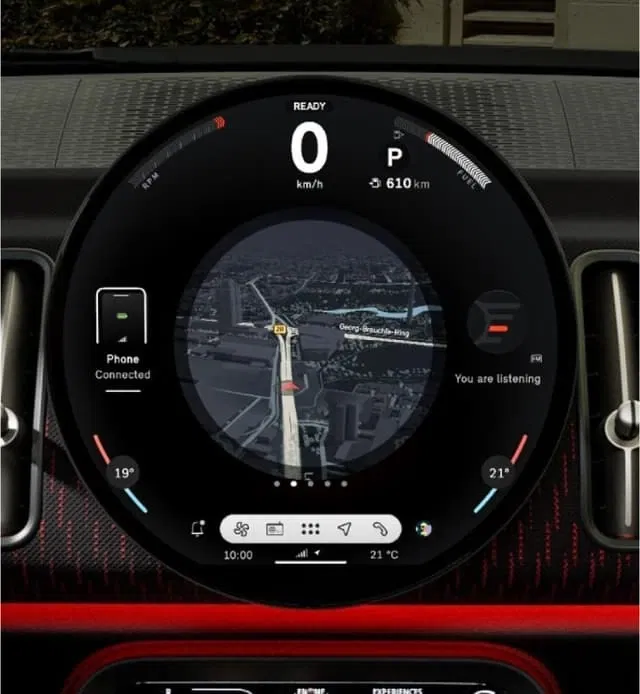This screenshot has width=640, height=694.
Task: Open the circular navigation map
Action: [308, 350]
